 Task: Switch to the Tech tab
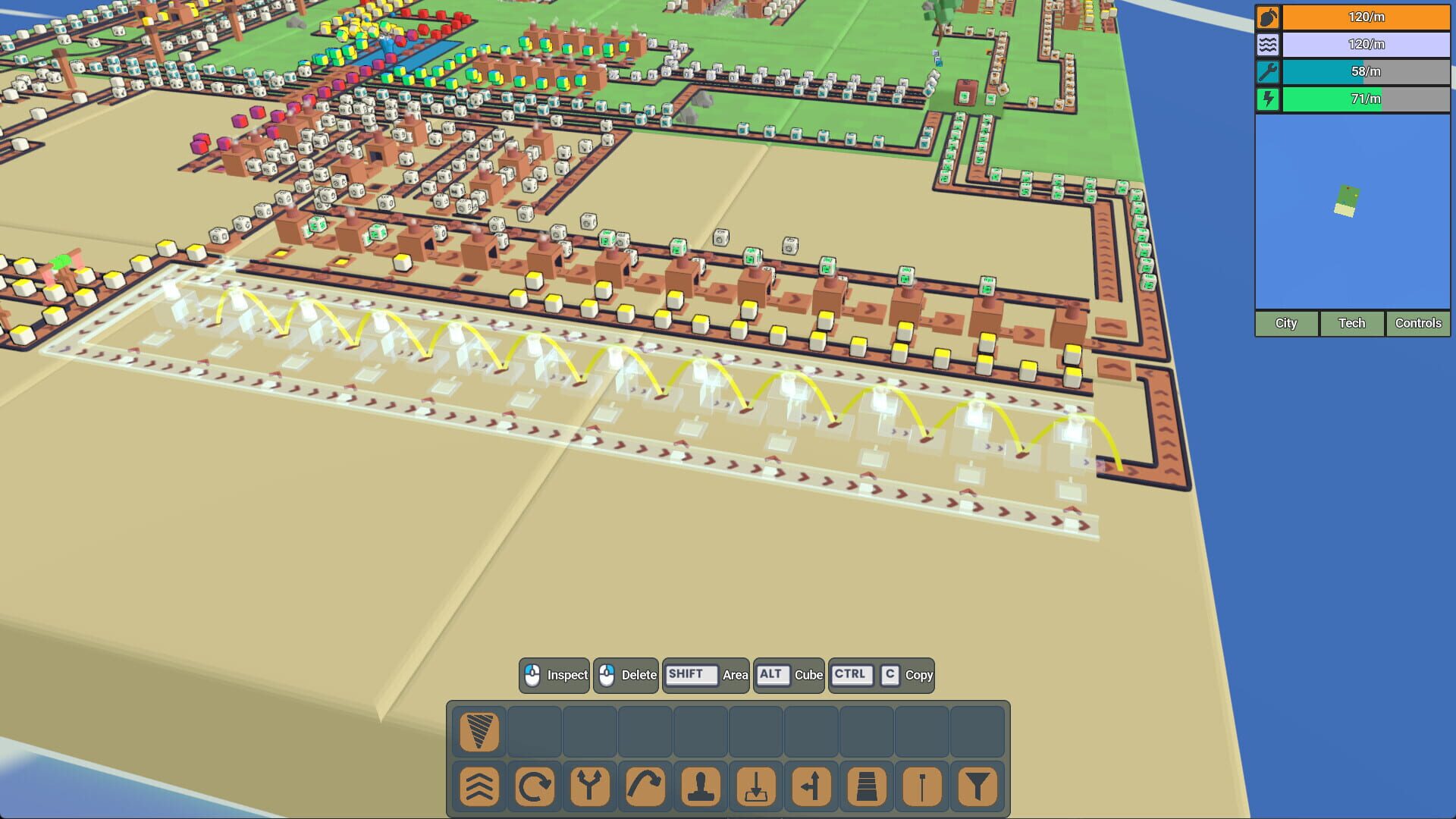(x=1351, y=323)
